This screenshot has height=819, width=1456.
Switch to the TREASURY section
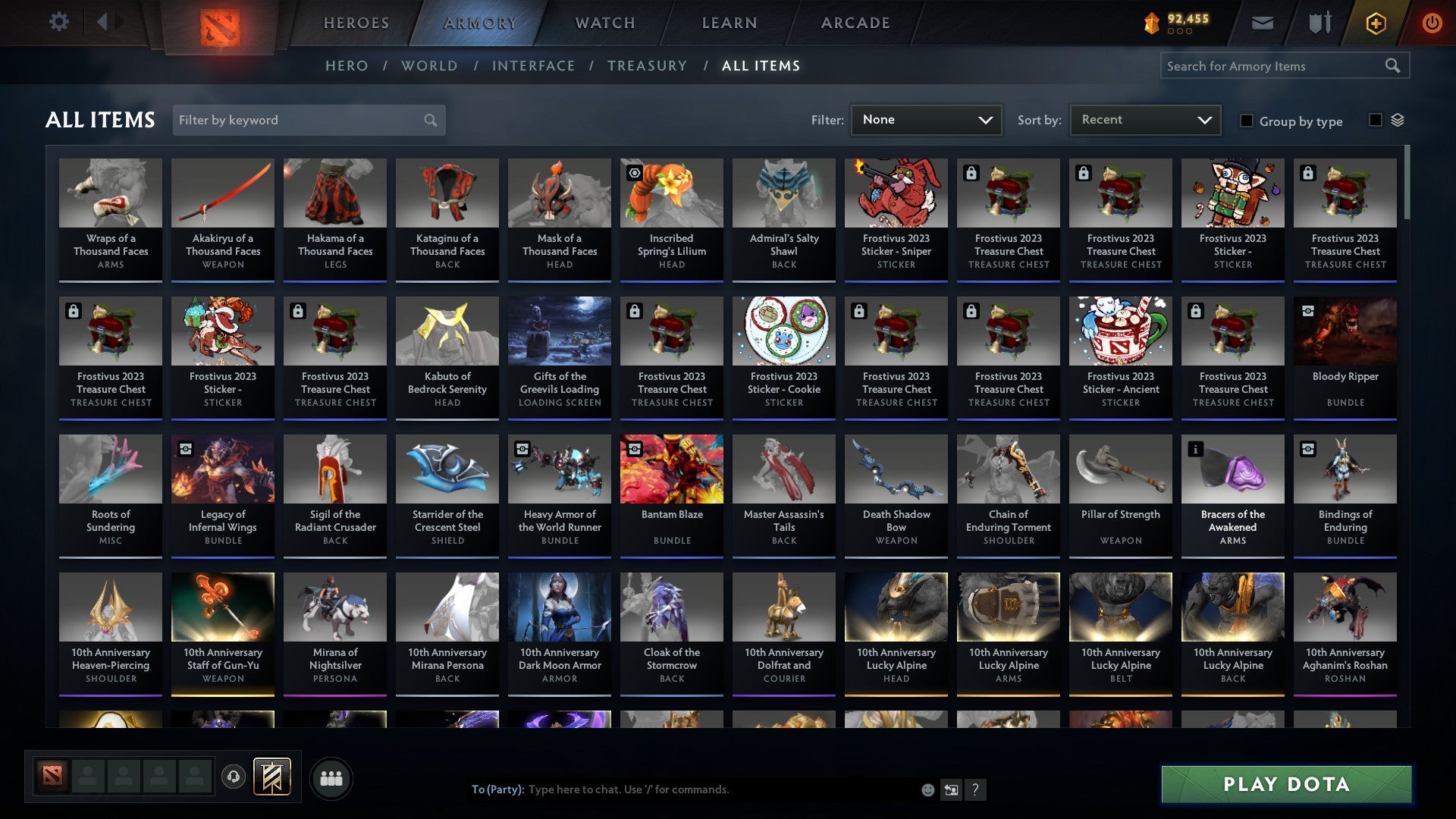648,66
